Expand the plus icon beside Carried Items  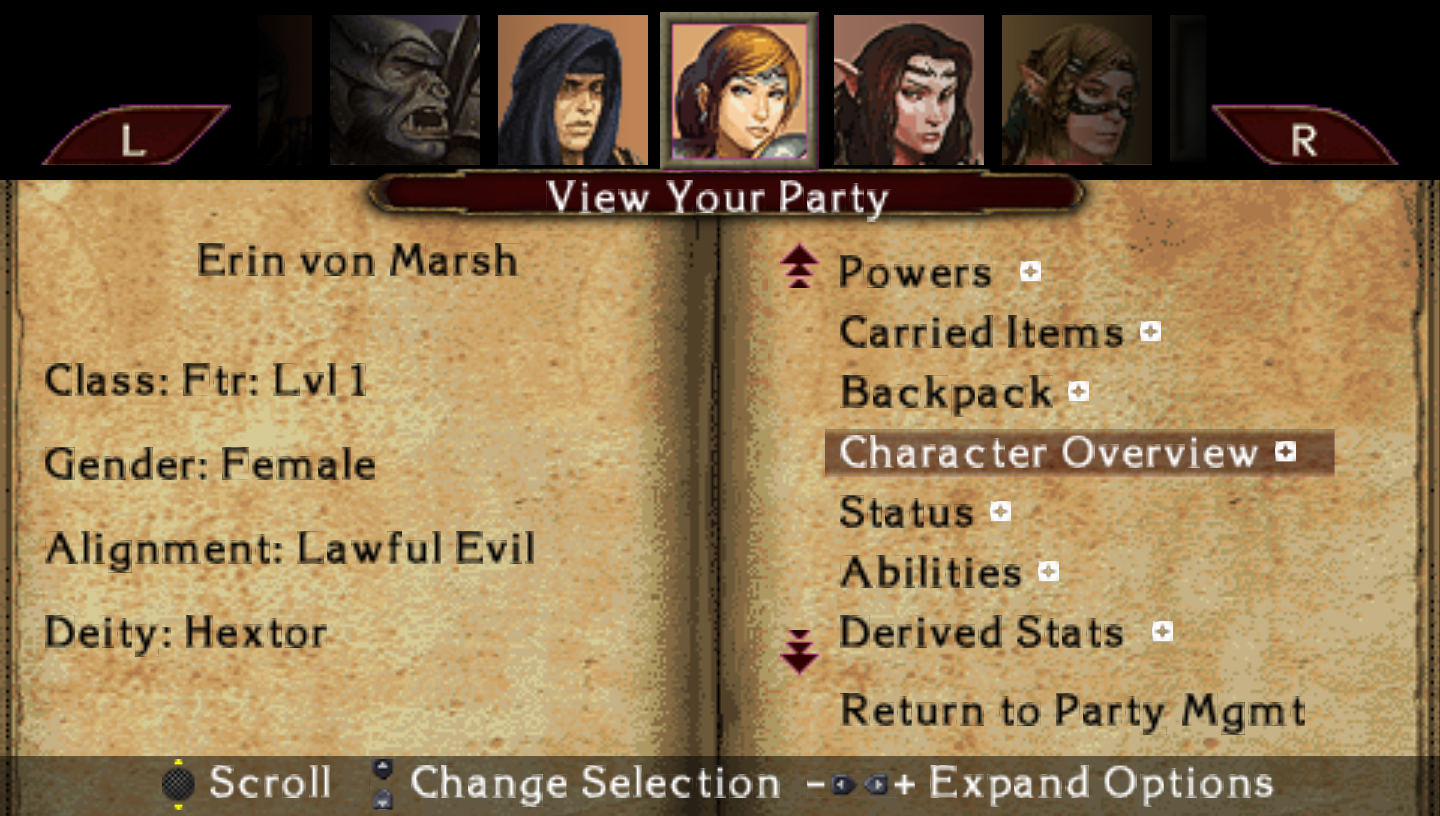1151,331
